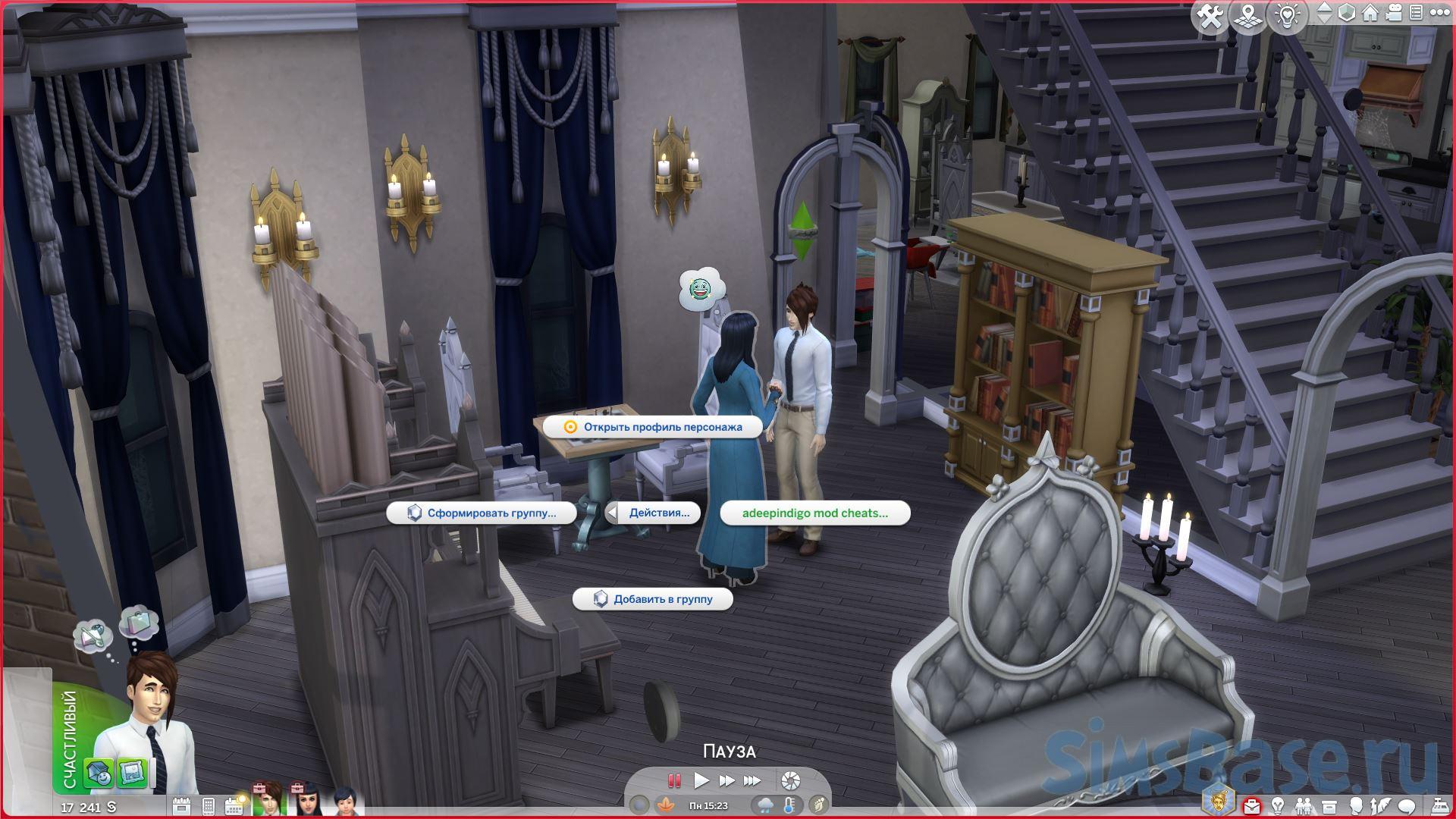Open the map with the location pin icon
Screen dimensions: 1456x819
tap(1247, 17)
